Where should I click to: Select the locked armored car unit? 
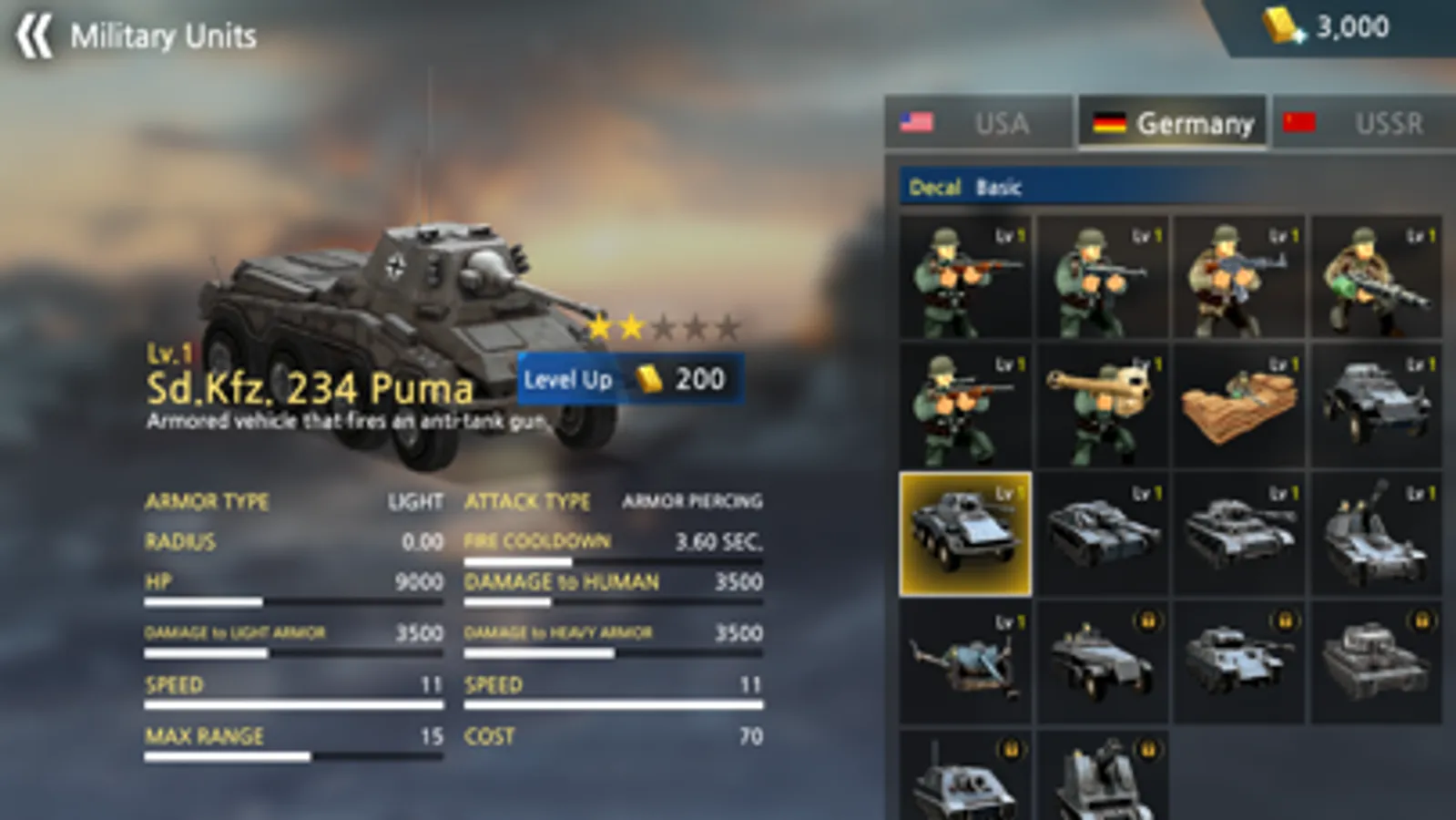pyautogui.click(x=1102, y=661)
